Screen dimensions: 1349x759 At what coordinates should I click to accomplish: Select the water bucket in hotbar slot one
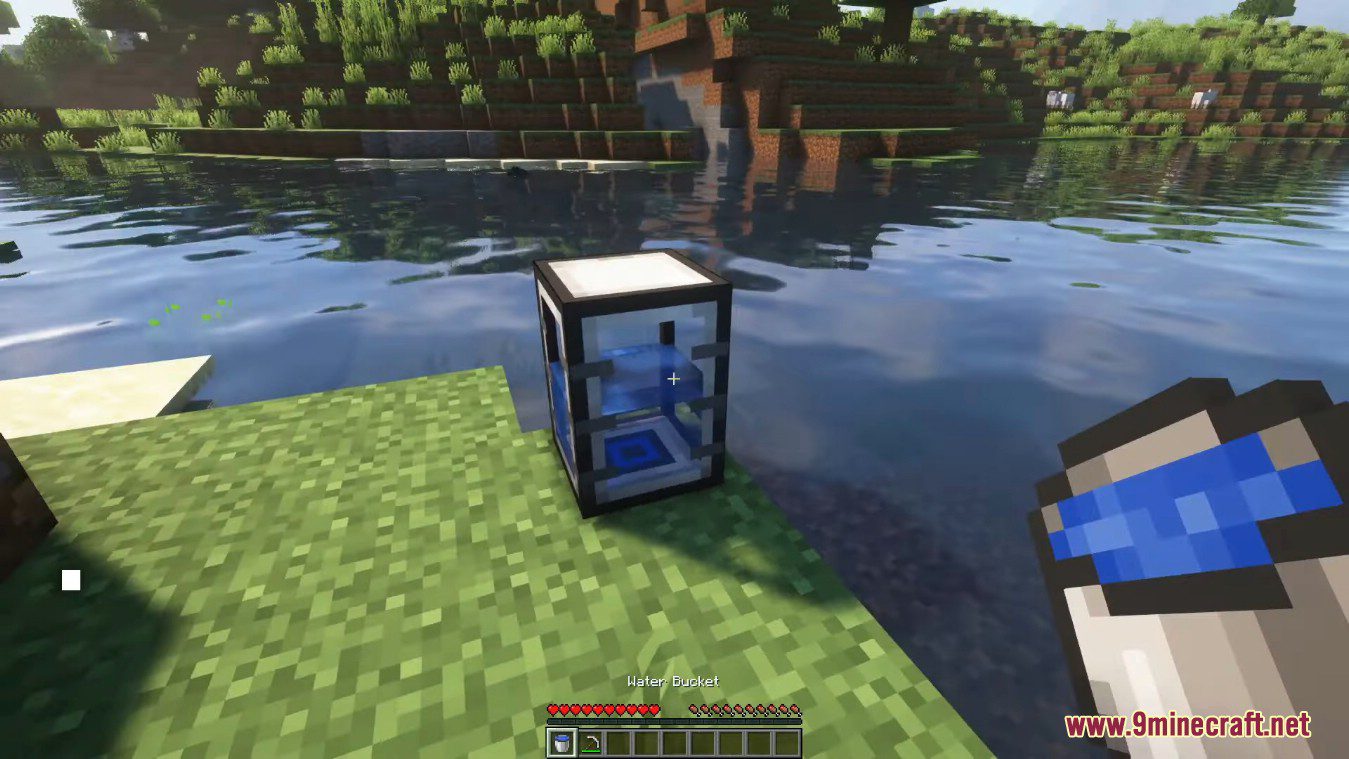point(562,742)
